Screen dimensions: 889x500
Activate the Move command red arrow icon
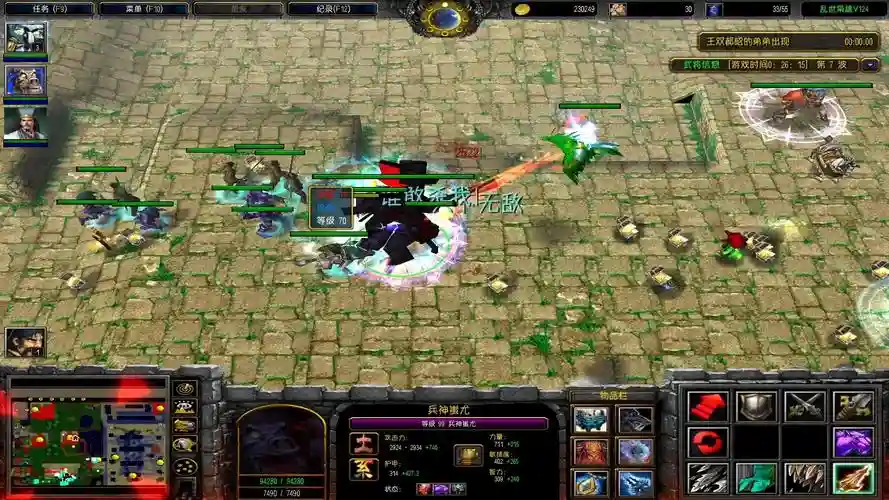coord(706,406)
